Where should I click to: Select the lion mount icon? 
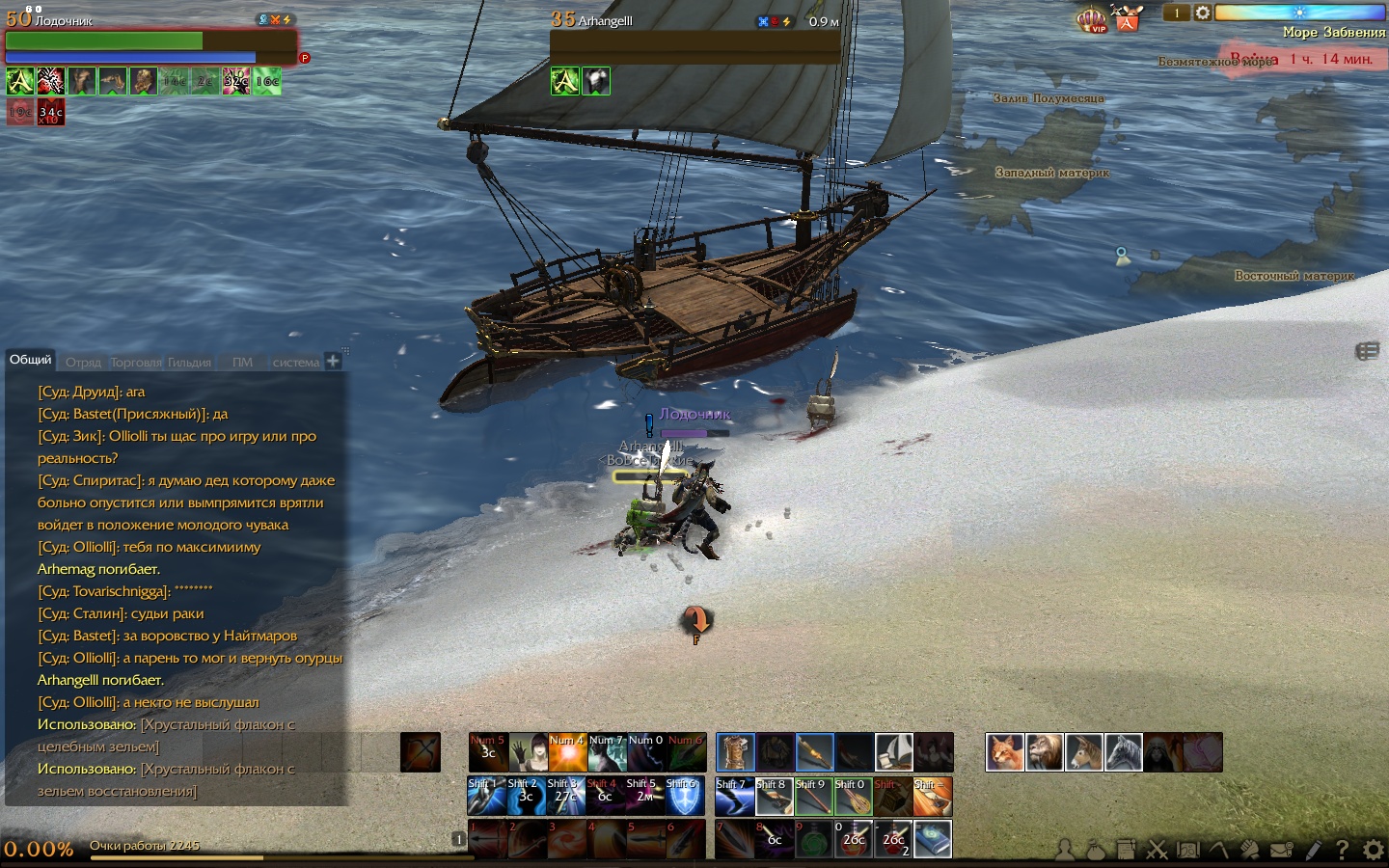tap(1044, 752)
